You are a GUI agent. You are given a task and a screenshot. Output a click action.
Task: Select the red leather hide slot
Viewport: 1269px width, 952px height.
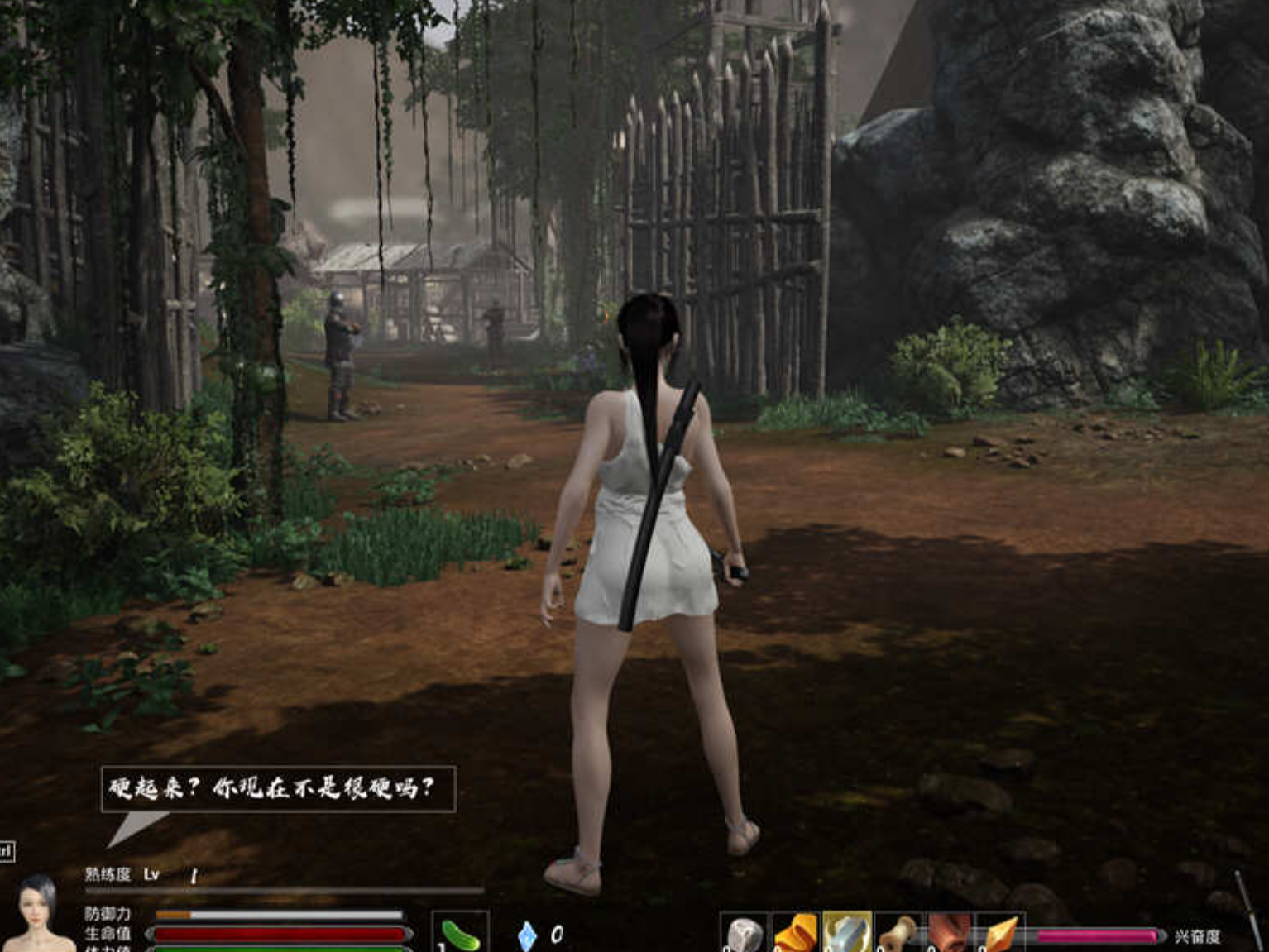click(949, 933)
